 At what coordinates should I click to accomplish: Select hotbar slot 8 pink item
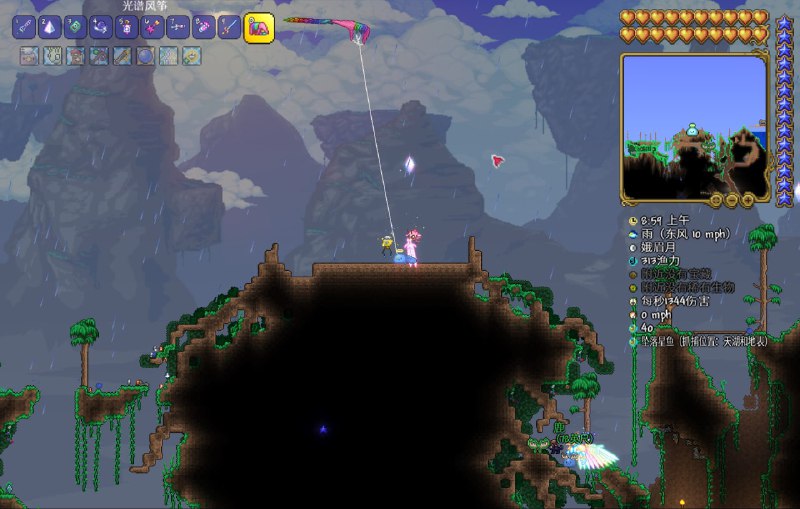coord(203,27)
